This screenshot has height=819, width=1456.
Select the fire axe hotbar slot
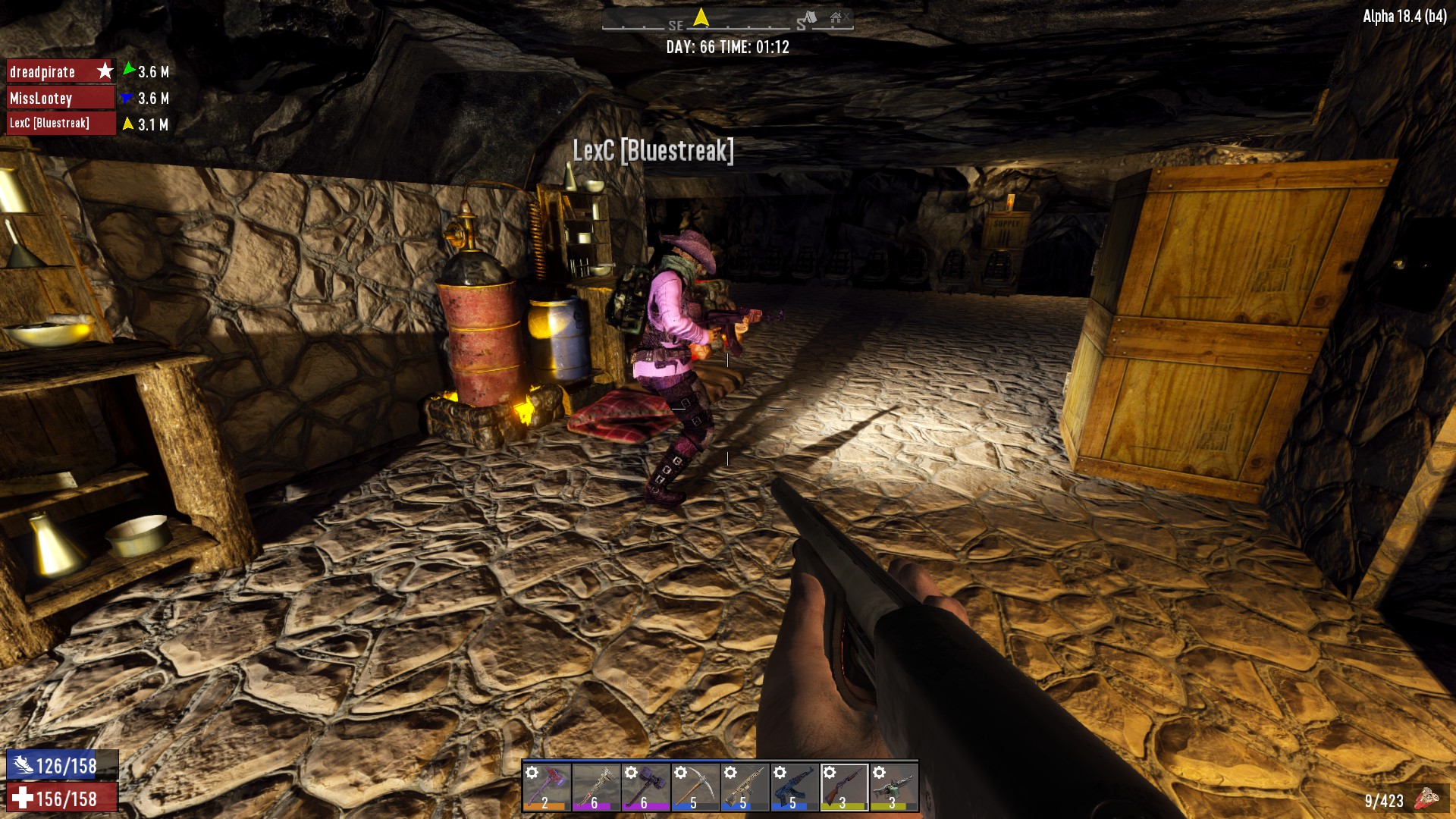(546, 786)
